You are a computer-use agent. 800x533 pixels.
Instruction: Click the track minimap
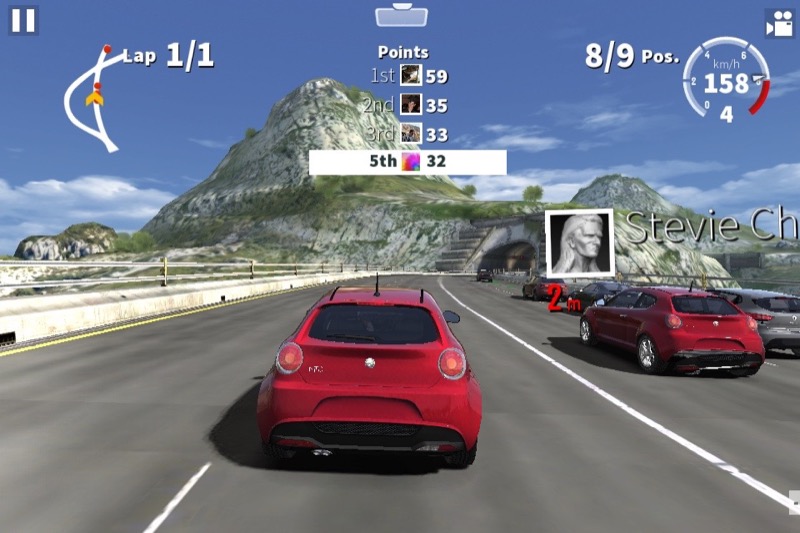93,96
